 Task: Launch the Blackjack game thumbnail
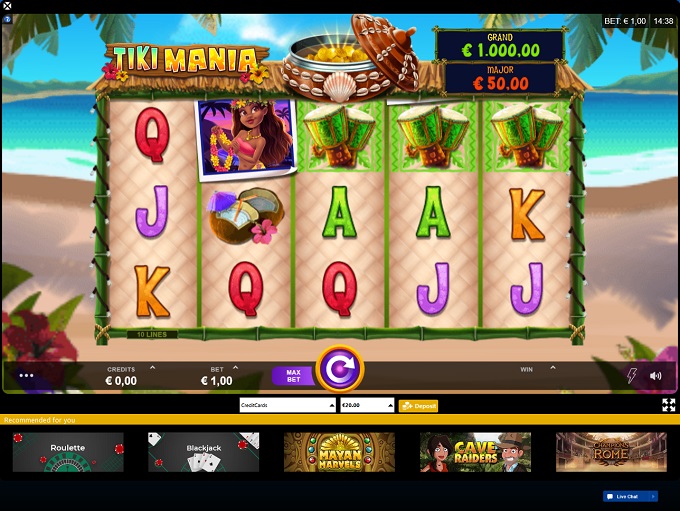pyautogui.click(x=204, y=452)
